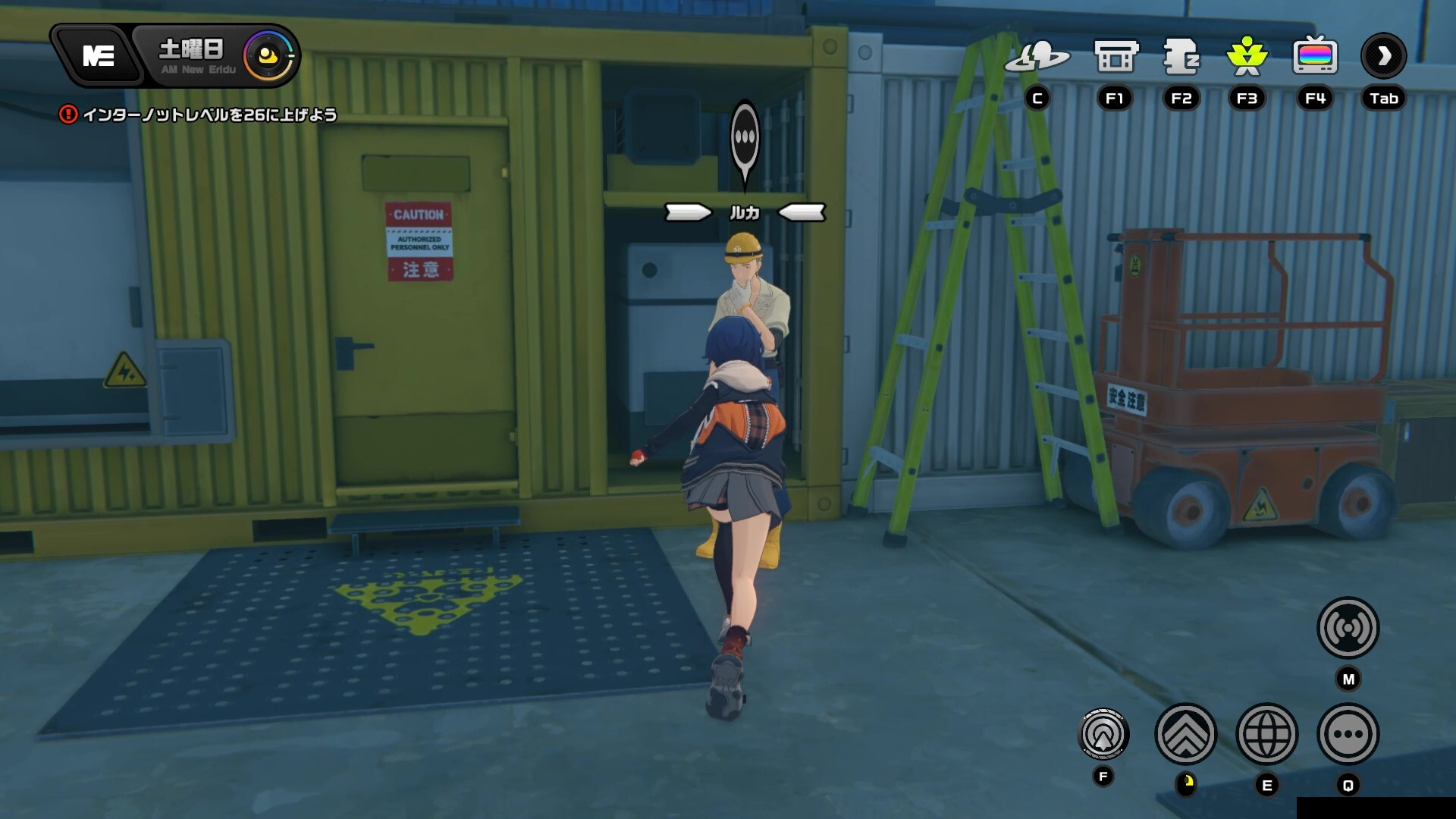Viewport: 1456px width, 819px height.
Task: Talk to Luka via speech bubble marker
Action: tap(745, 140)
